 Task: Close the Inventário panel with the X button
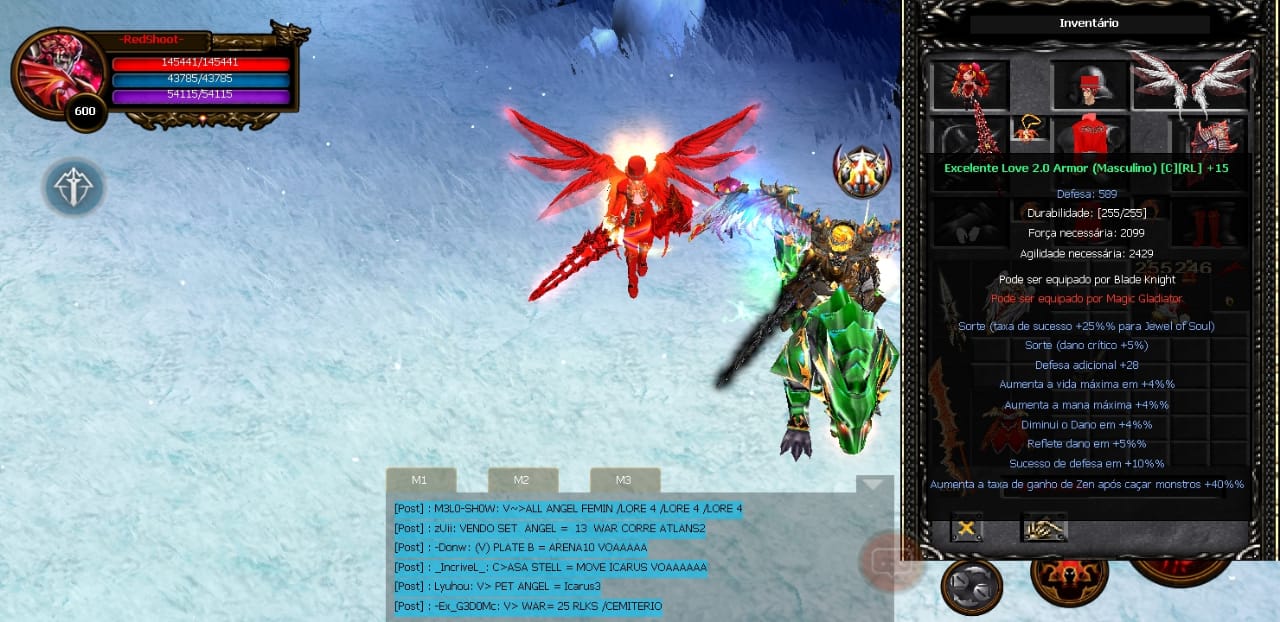click(x=967, y=527)
